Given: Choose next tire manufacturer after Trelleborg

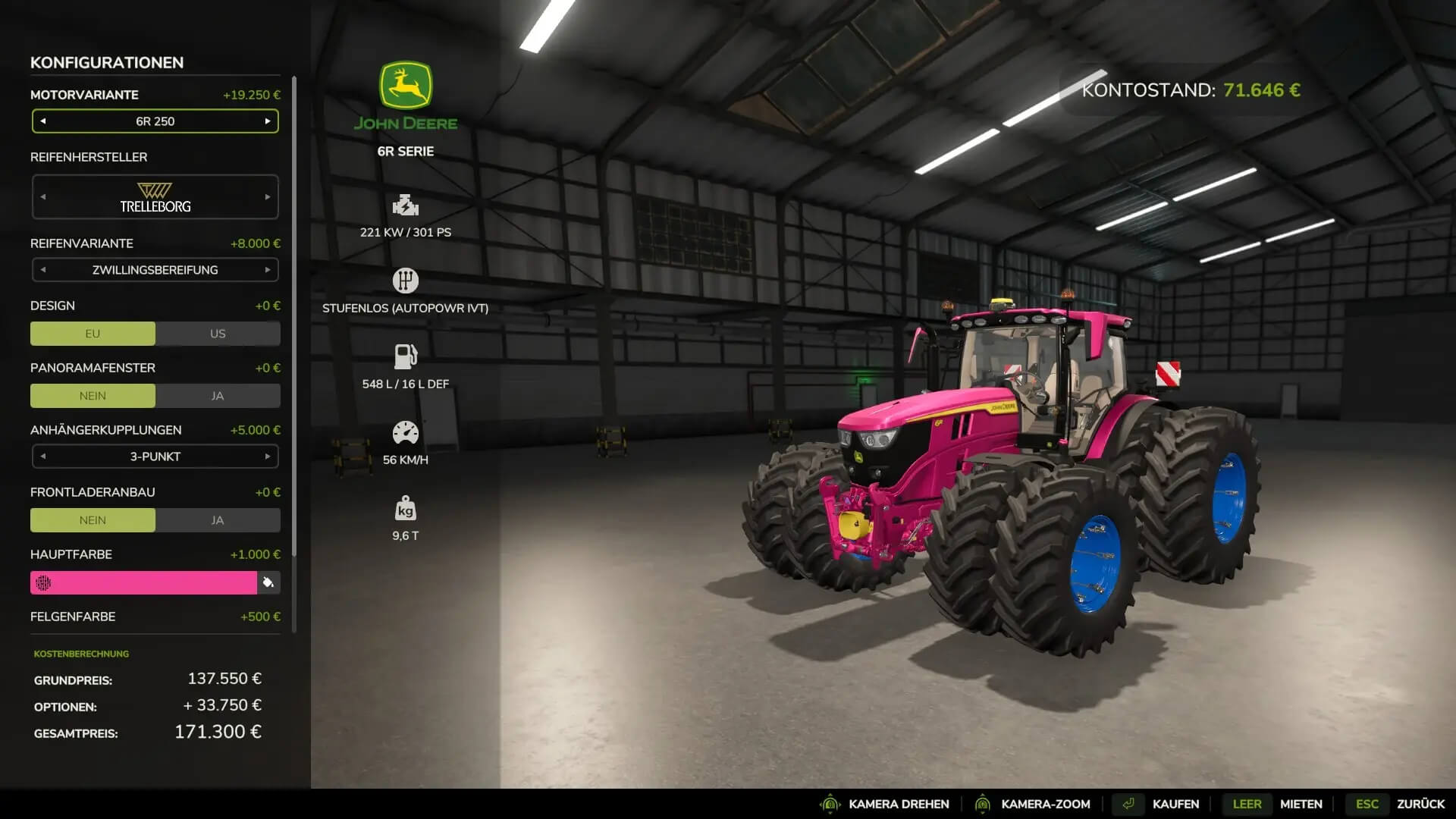Looking at the screenshot, I should 267,197.
